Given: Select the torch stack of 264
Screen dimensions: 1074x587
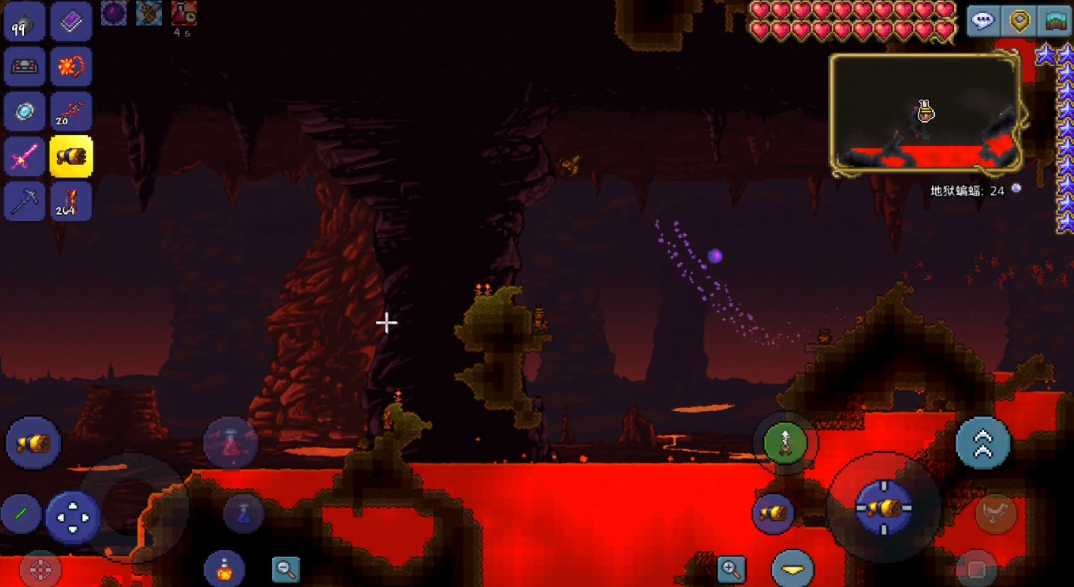Looking at the screenshot, I should click(70, 202).
